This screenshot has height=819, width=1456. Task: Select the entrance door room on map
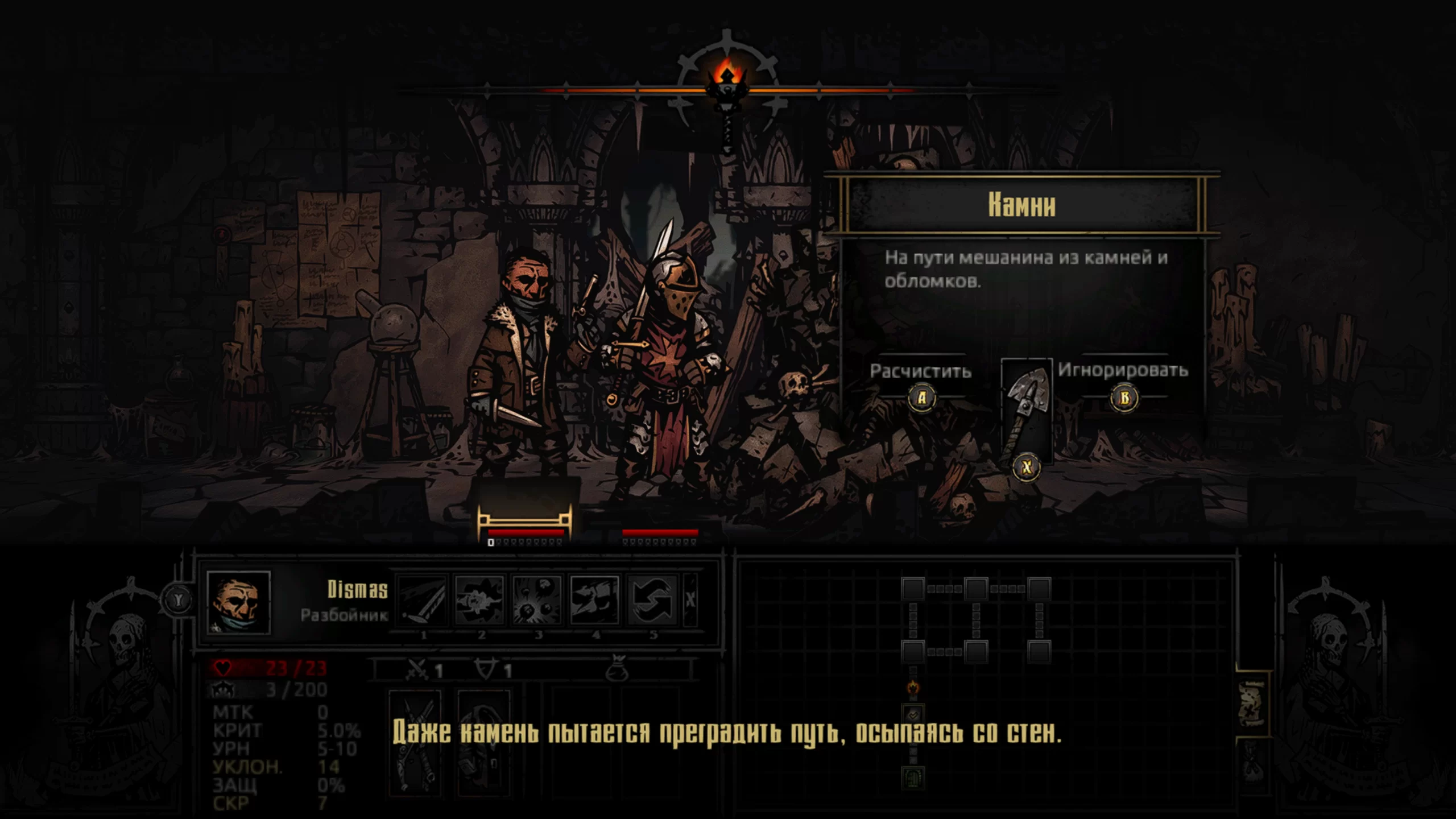(913, 777)
